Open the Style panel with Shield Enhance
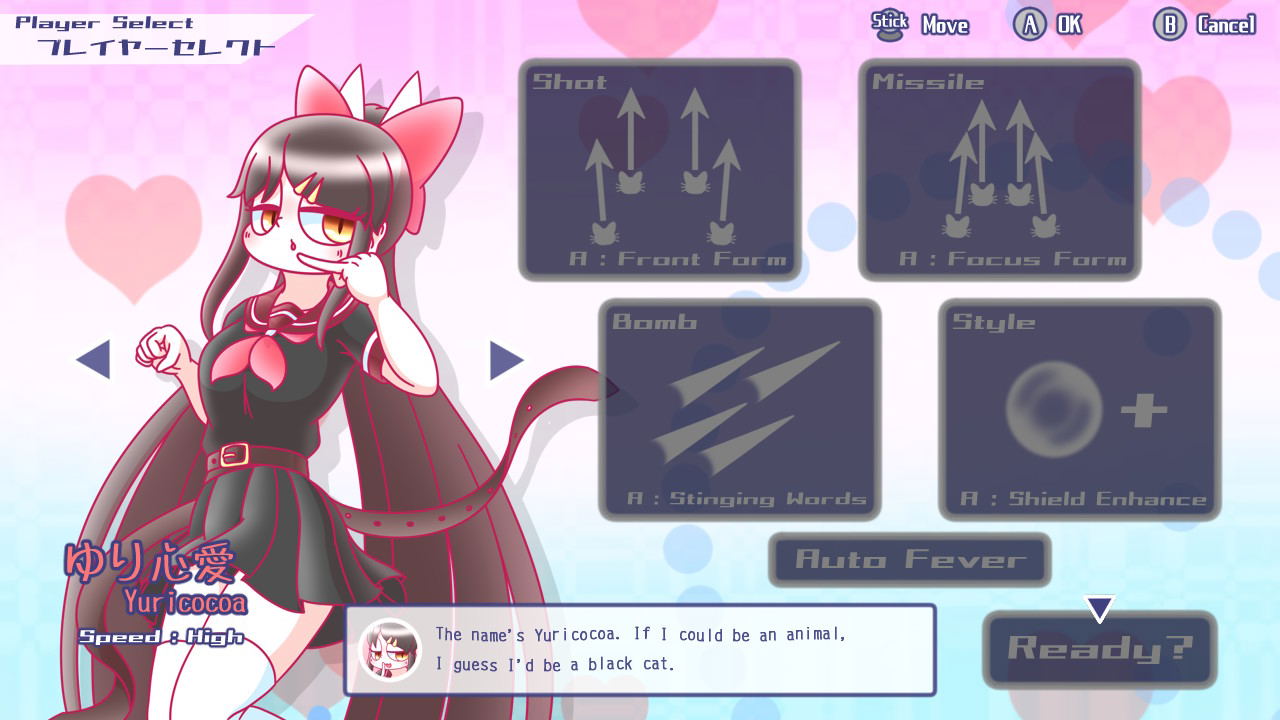Screen dimensions: 1280x720 coord(1079,408)
